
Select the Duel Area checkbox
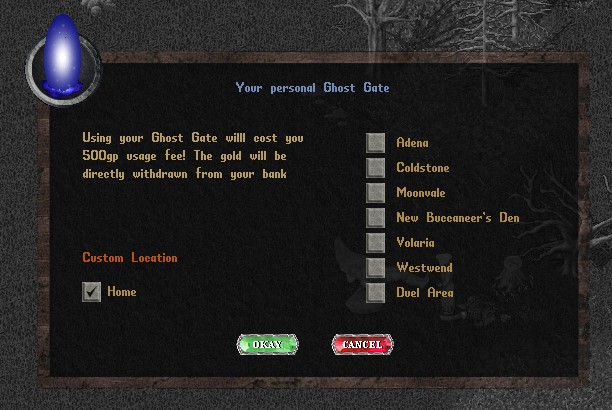point(376,293)
